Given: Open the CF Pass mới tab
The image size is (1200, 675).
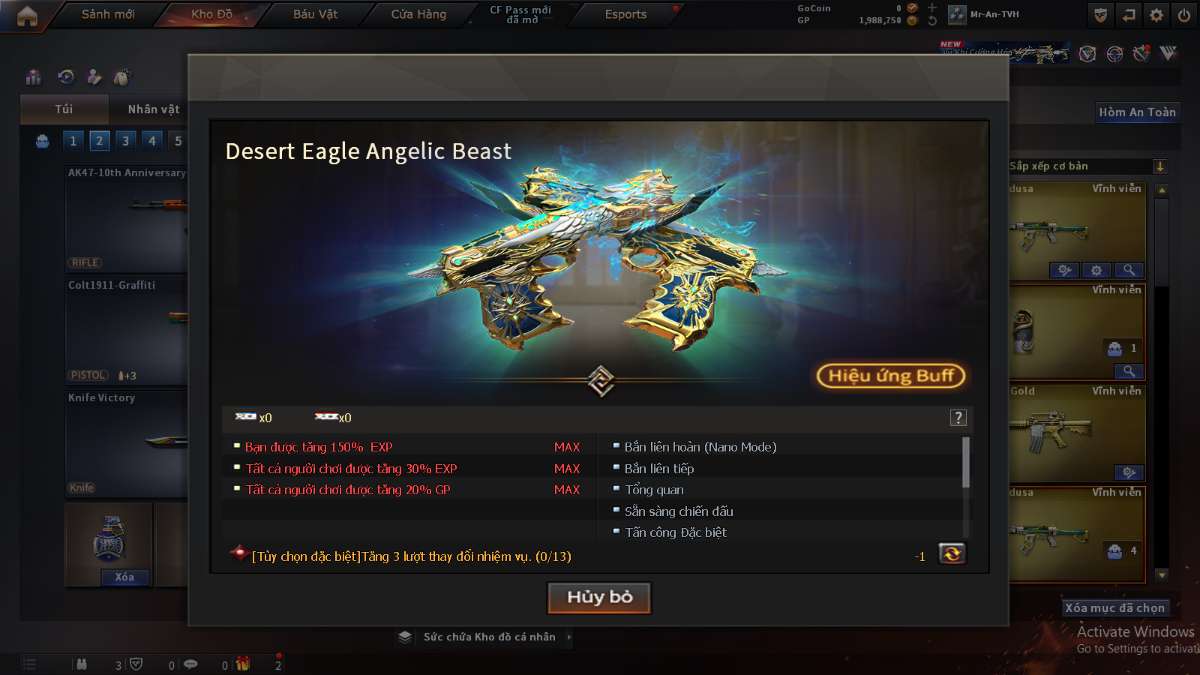Looking at the screenshot, I should coord(520,15).
